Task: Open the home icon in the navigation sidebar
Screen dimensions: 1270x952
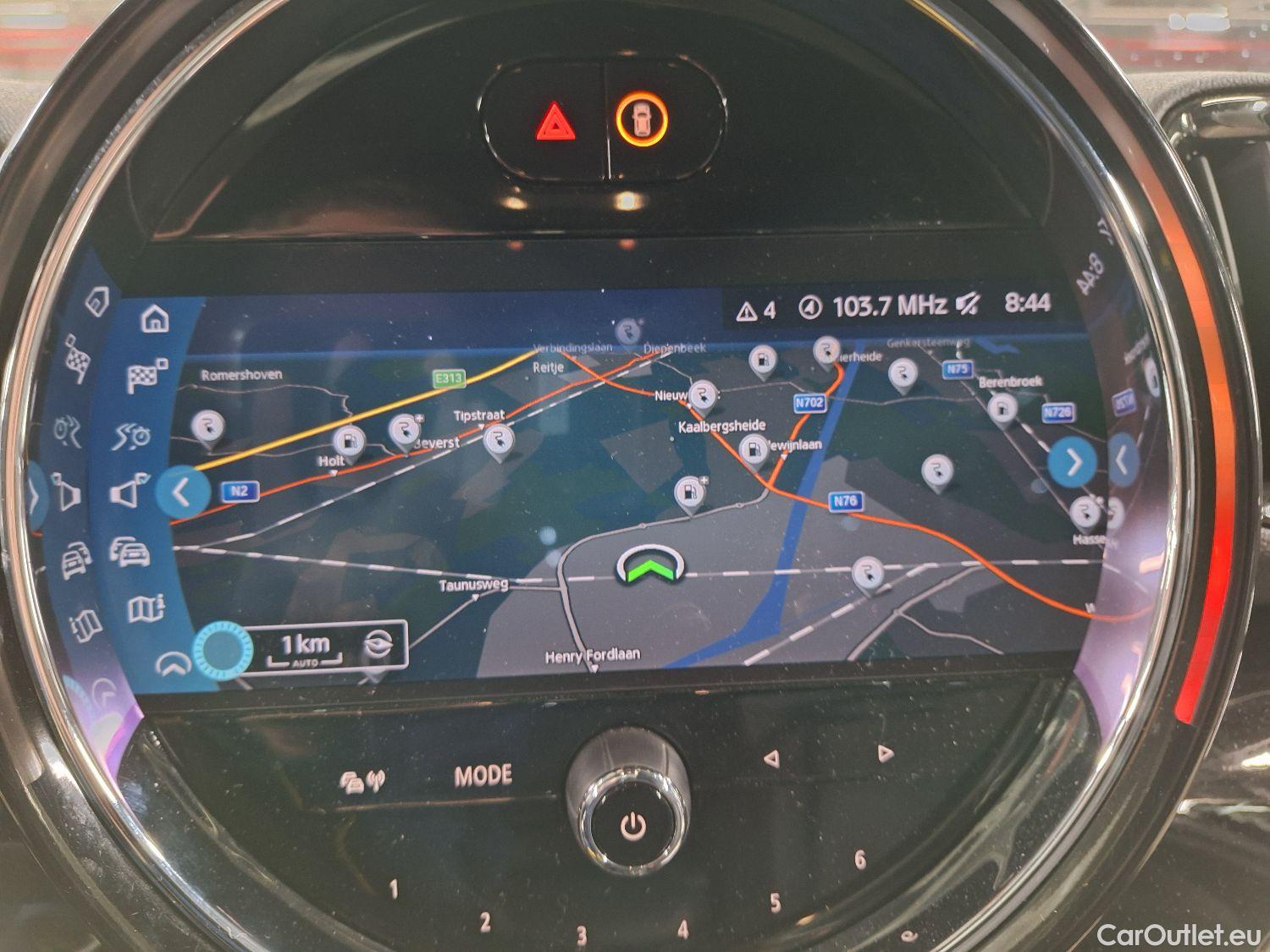Action: pyautogui.click(x=154, y=319)
